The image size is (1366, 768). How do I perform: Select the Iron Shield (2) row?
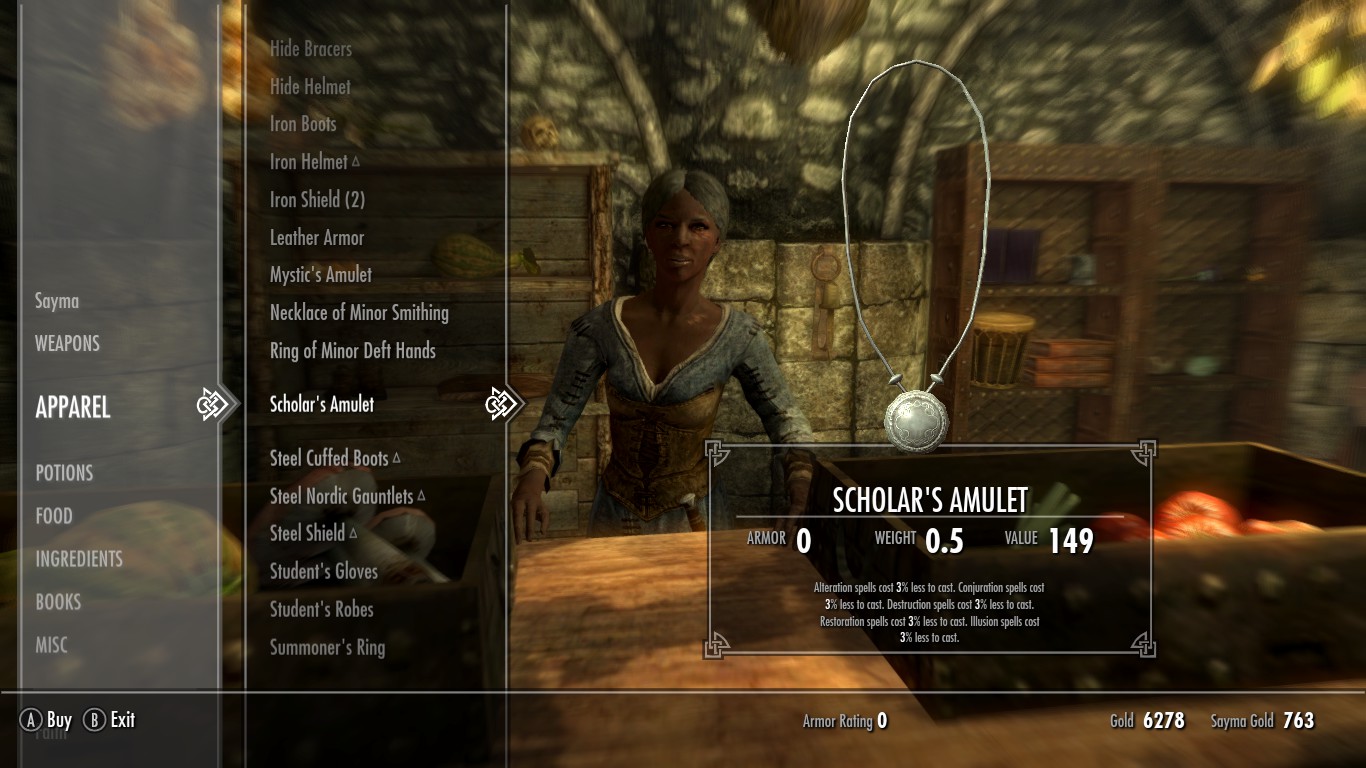(317, 200)
